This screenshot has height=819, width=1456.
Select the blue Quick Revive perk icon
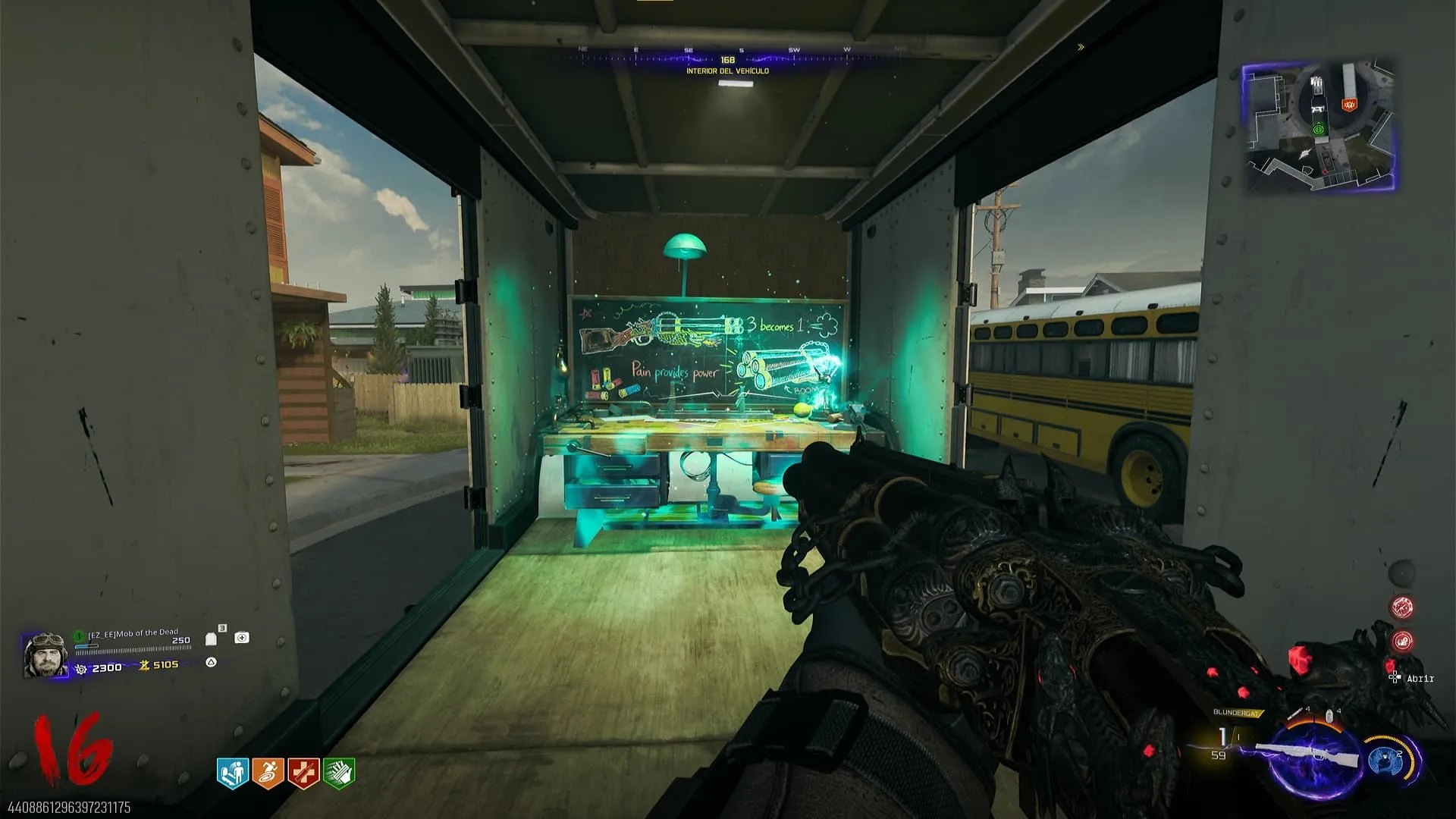click(233, 773)
